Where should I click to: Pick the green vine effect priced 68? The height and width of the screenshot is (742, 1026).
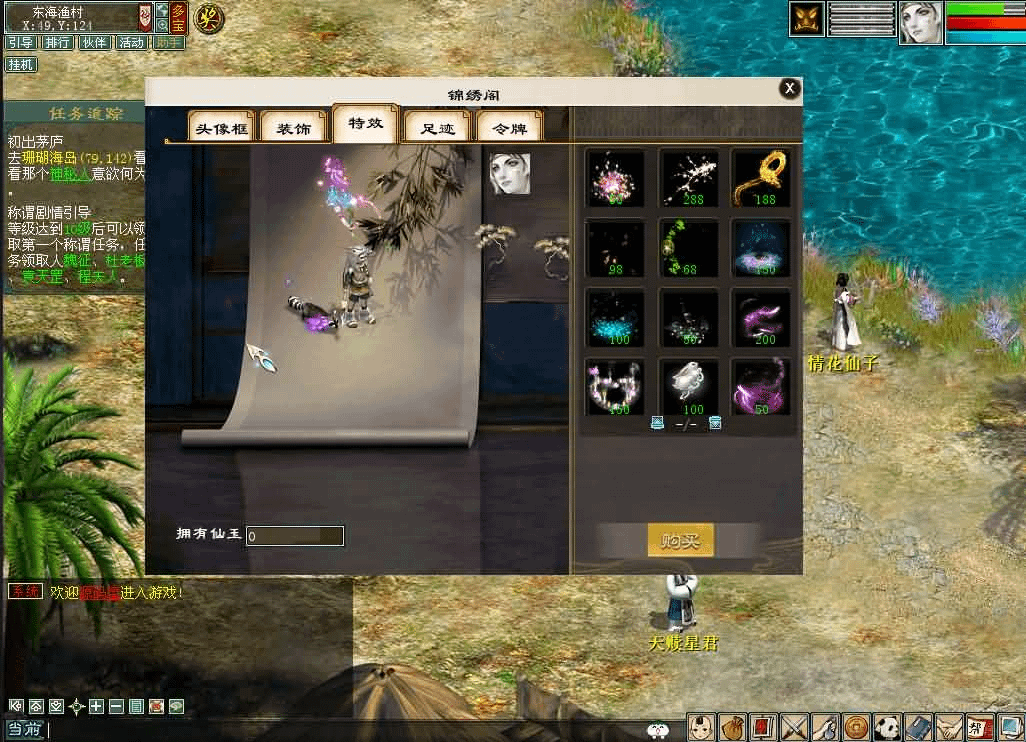[689, 247]
